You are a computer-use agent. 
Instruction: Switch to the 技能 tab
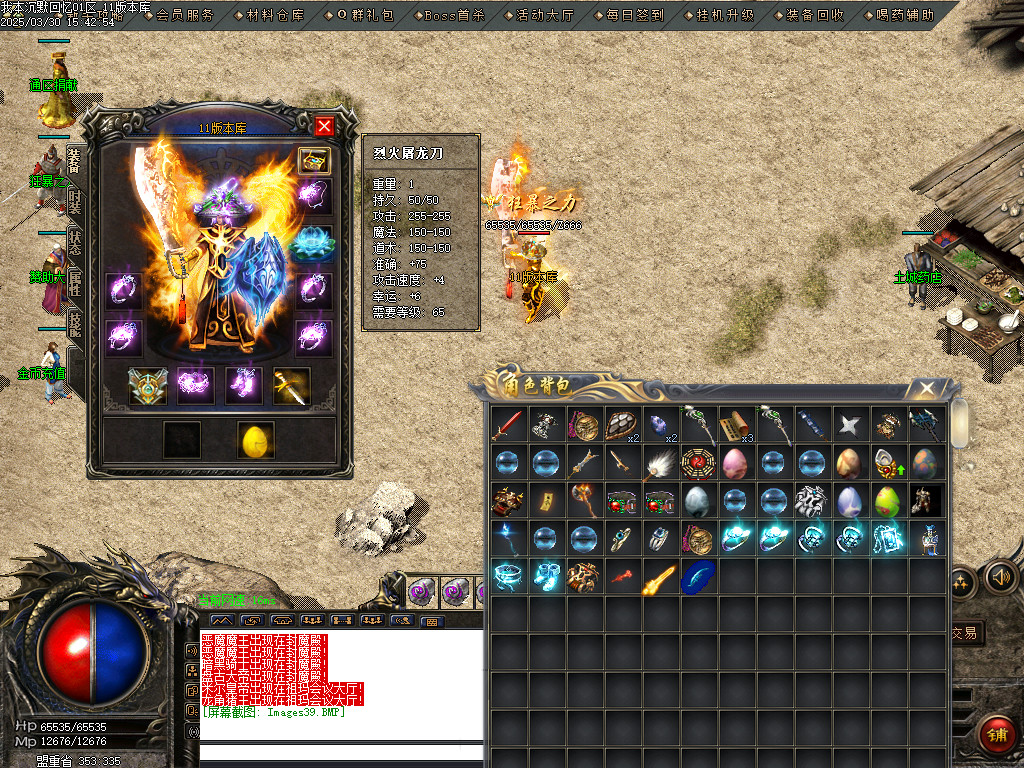75,323
